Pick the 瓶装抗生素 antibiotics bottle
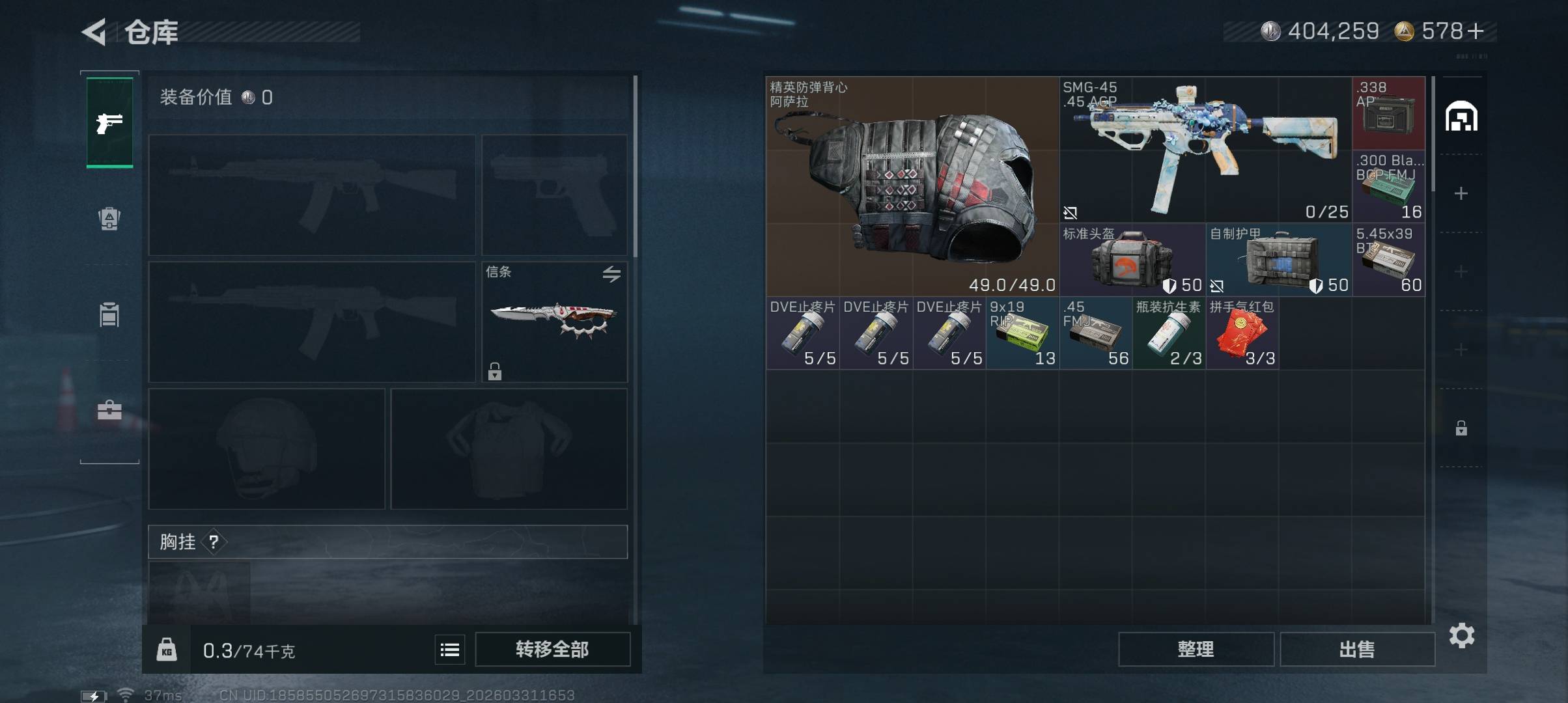The image size is (1568, 703). tap(1168, 333)
